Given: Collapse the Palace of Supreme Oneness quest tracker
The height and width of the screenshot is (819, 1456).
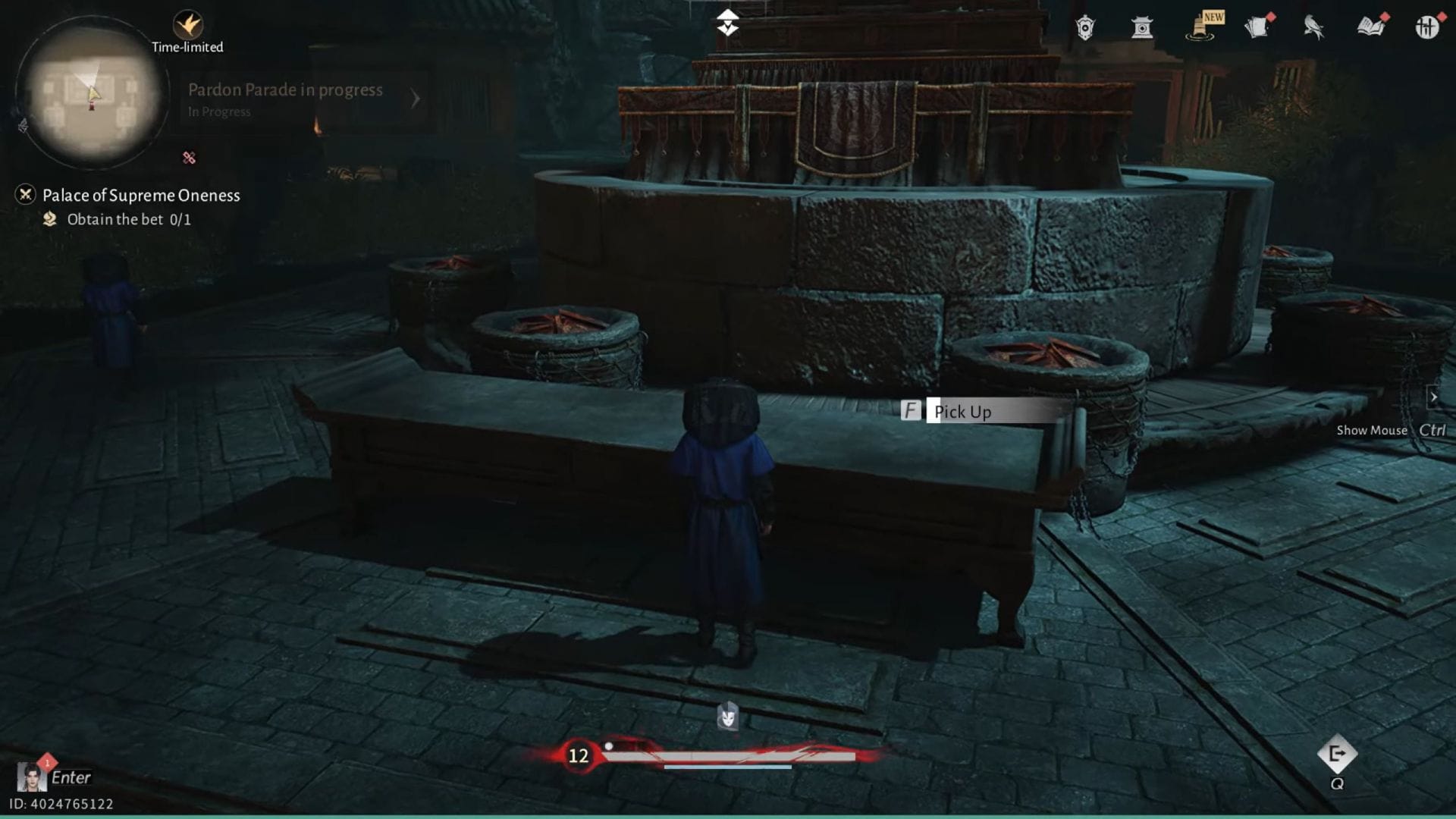Looking at the screenshot, I should coord(25,195).
